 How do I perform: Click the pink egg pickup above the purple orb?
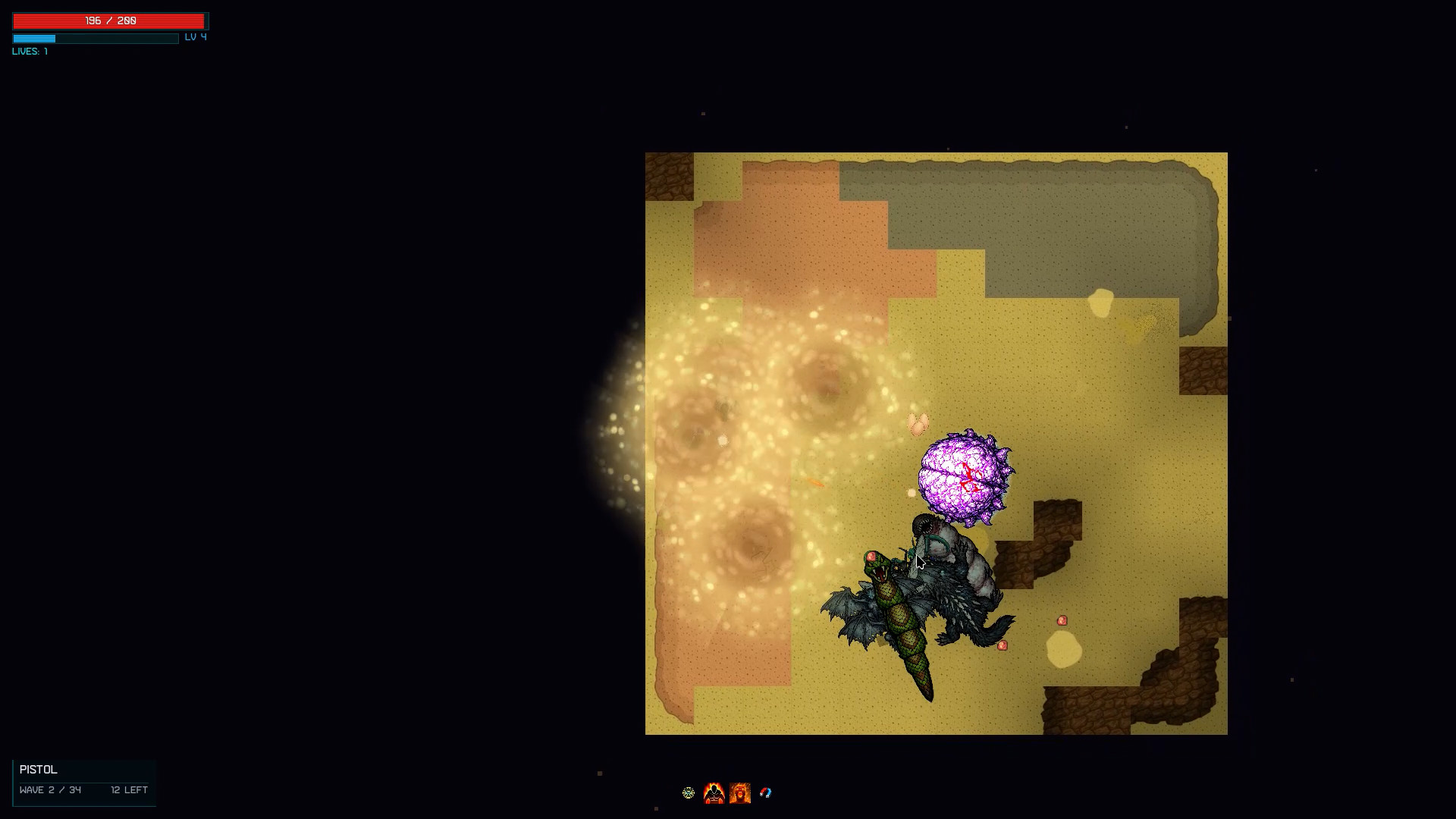(918, 422)
